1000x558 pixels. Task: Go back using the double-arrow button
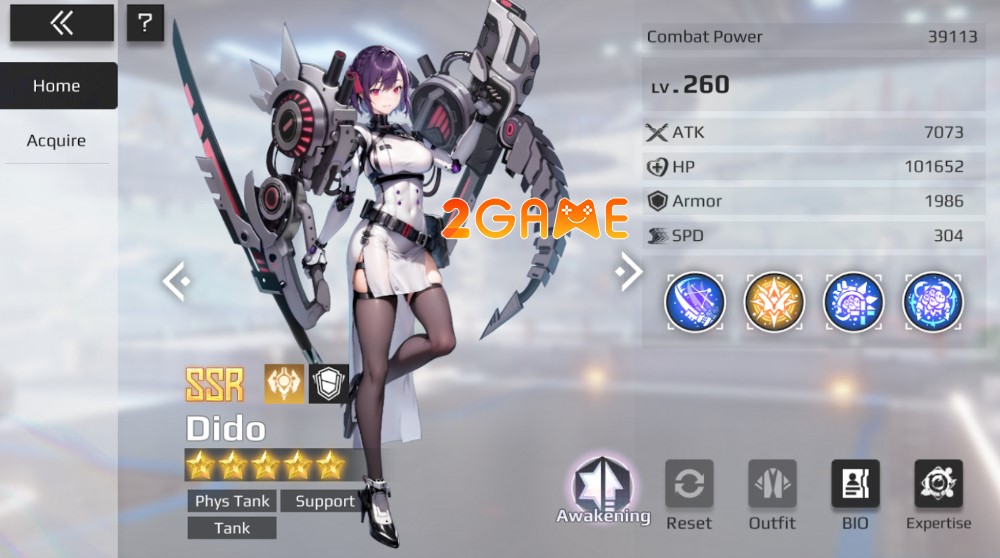(x=61, y=24)
